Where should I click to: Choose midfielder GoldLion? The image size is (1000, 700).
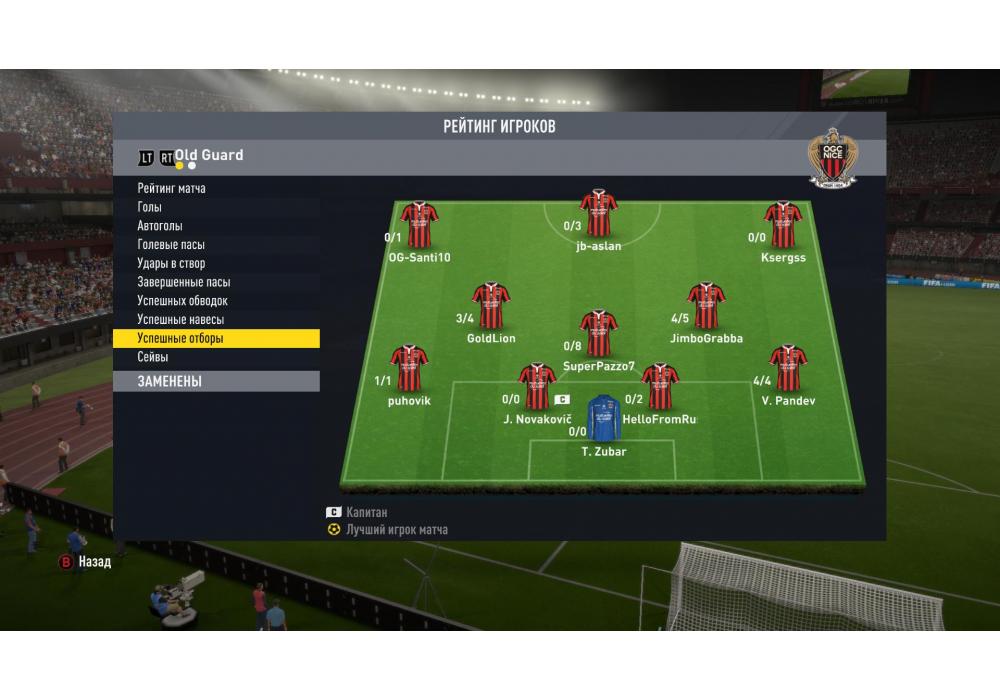click(x=491, y=306)
